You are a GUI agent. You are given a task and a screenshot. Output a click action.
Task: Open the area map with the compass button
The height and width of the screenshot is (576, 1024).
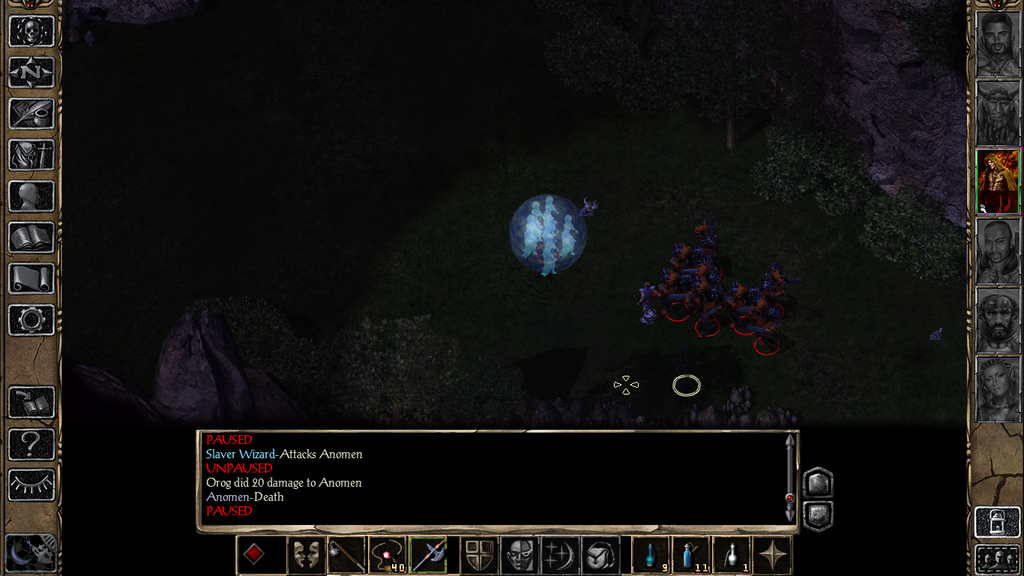pos(31,72)
